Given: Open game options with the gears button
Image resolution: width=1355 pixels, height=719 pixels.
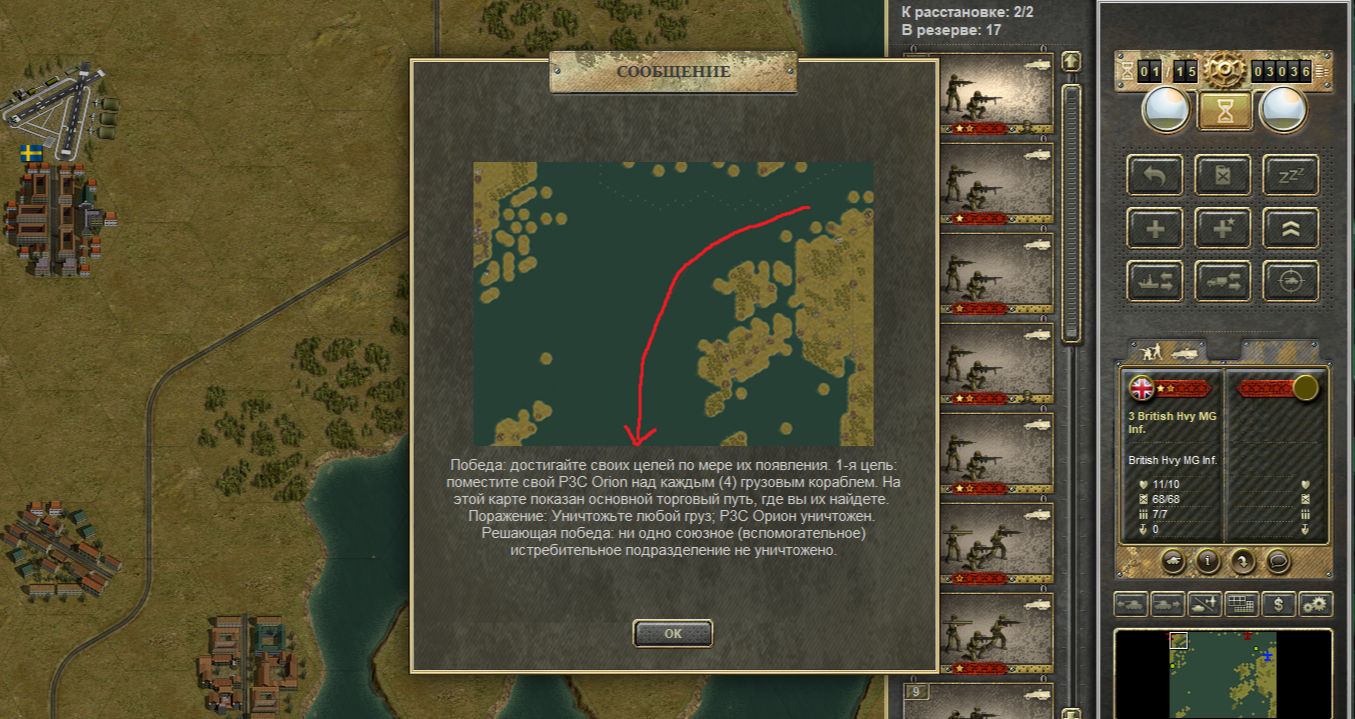Looking at the screenshot, I should (x=1316, y=604).
